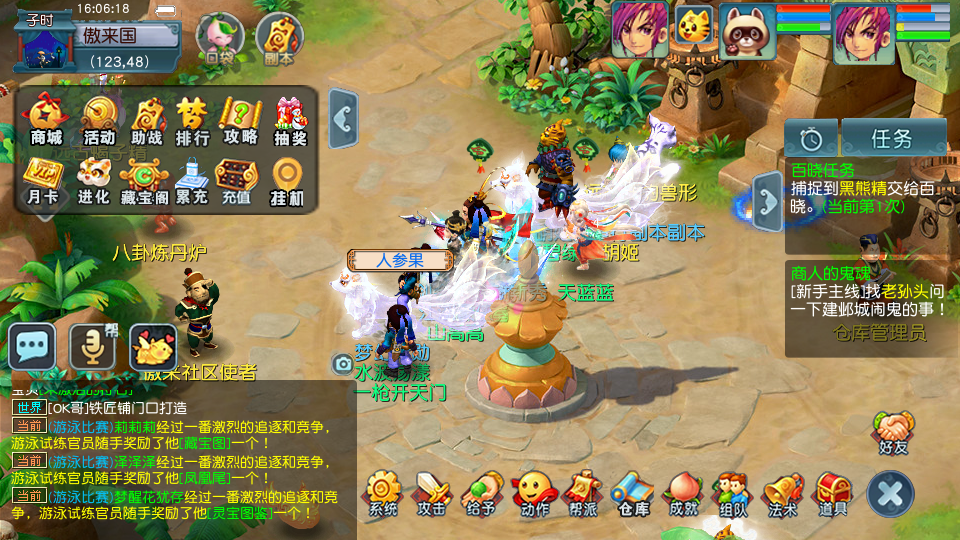Open the chat speech bubble button
960x540 pixels.
(32, 347)
